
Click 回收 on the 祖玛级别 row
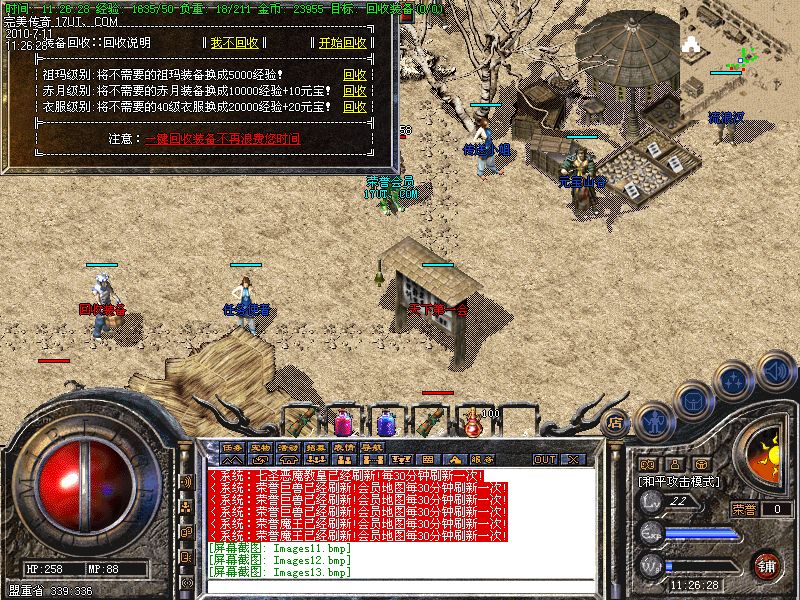(354, 75)
